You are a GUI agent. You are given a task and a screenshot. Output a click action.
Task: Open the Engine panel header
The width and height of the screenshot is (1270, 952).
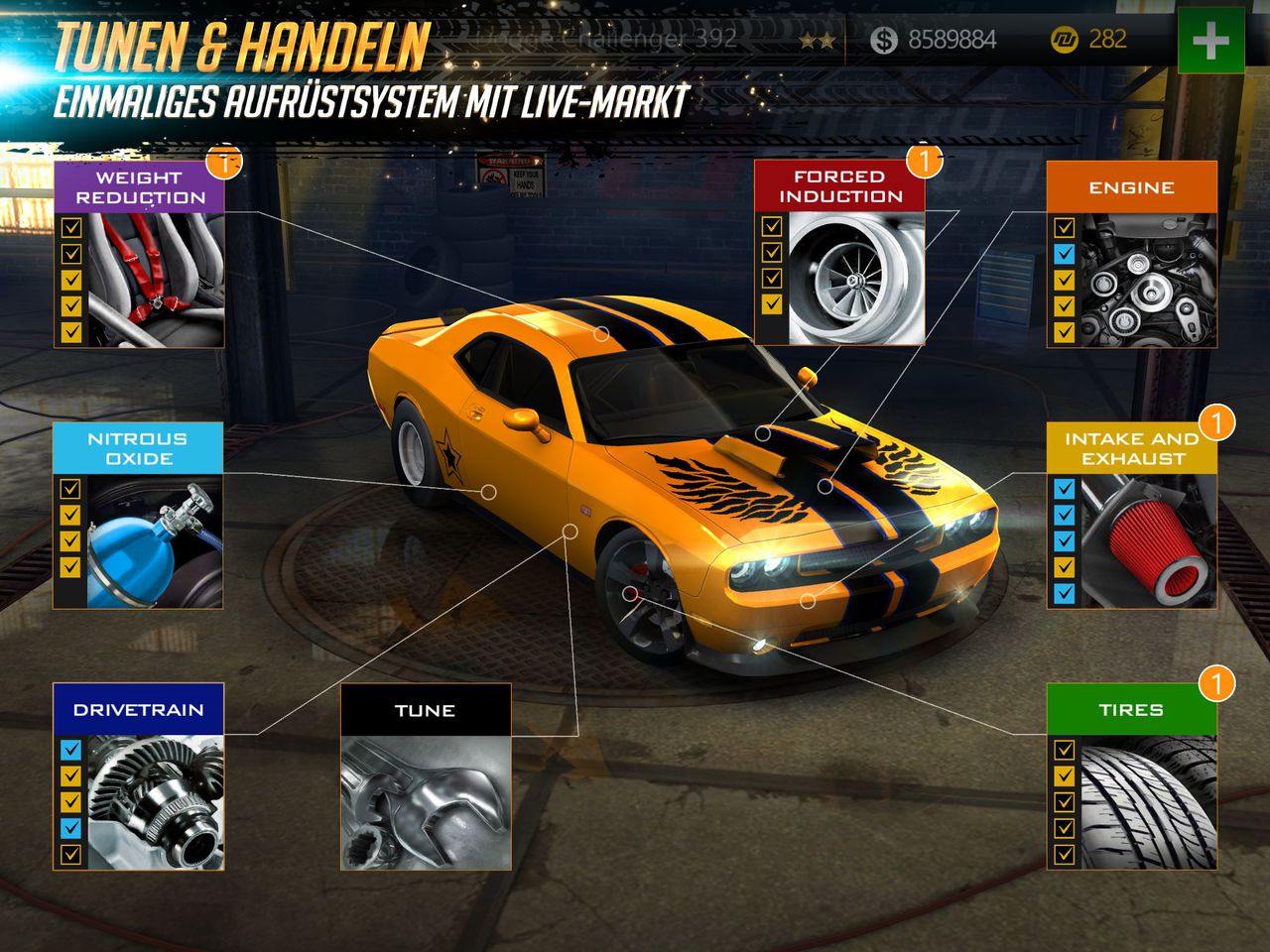[1131, 186]
